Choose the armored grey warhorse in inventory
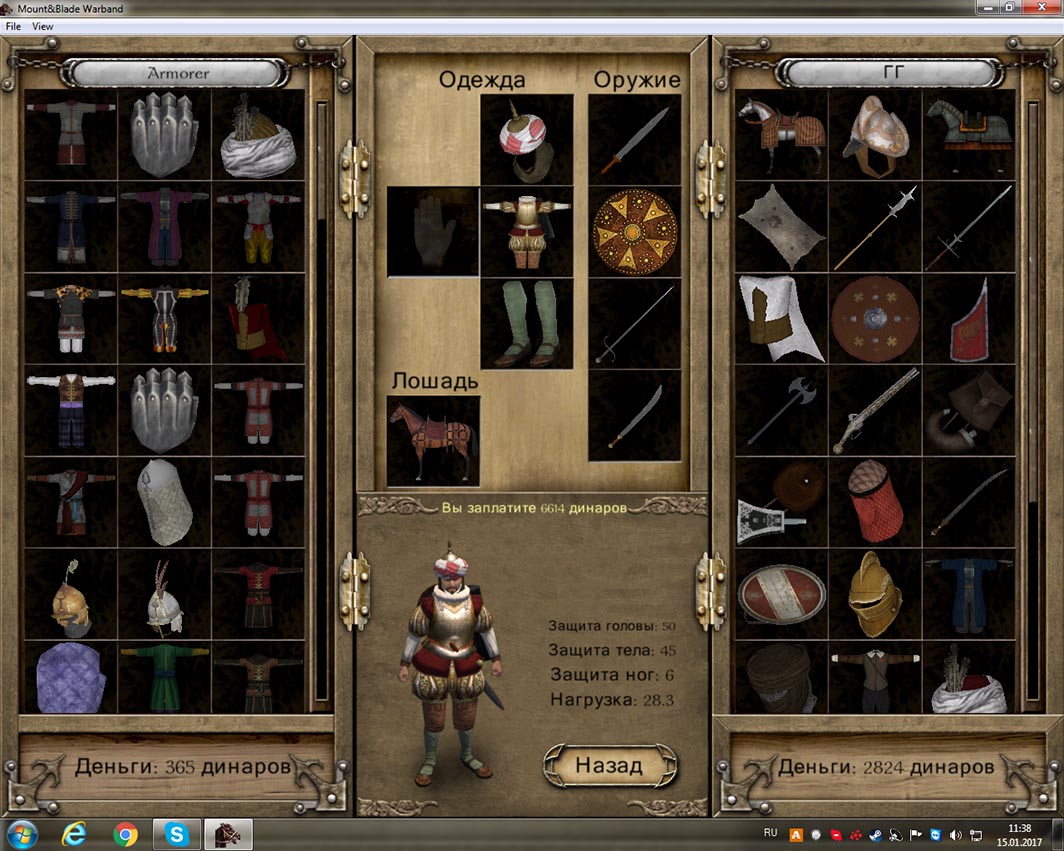This screenshot has width=1064, height=851. 968,135
